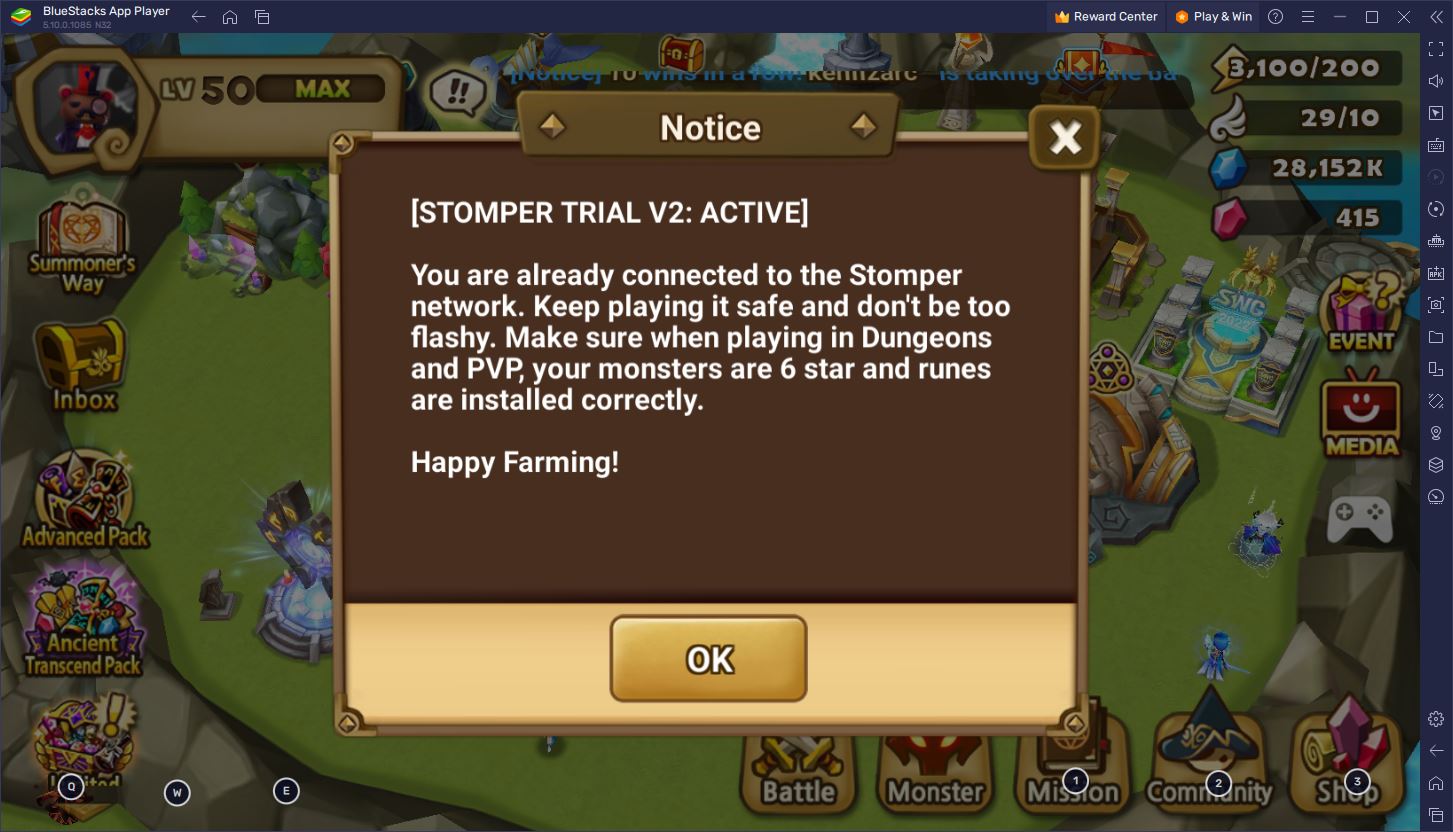Open the Inbox chest
Viewport: 1453px width, 832px height.
pyautogui.click(x=81, y=367)
